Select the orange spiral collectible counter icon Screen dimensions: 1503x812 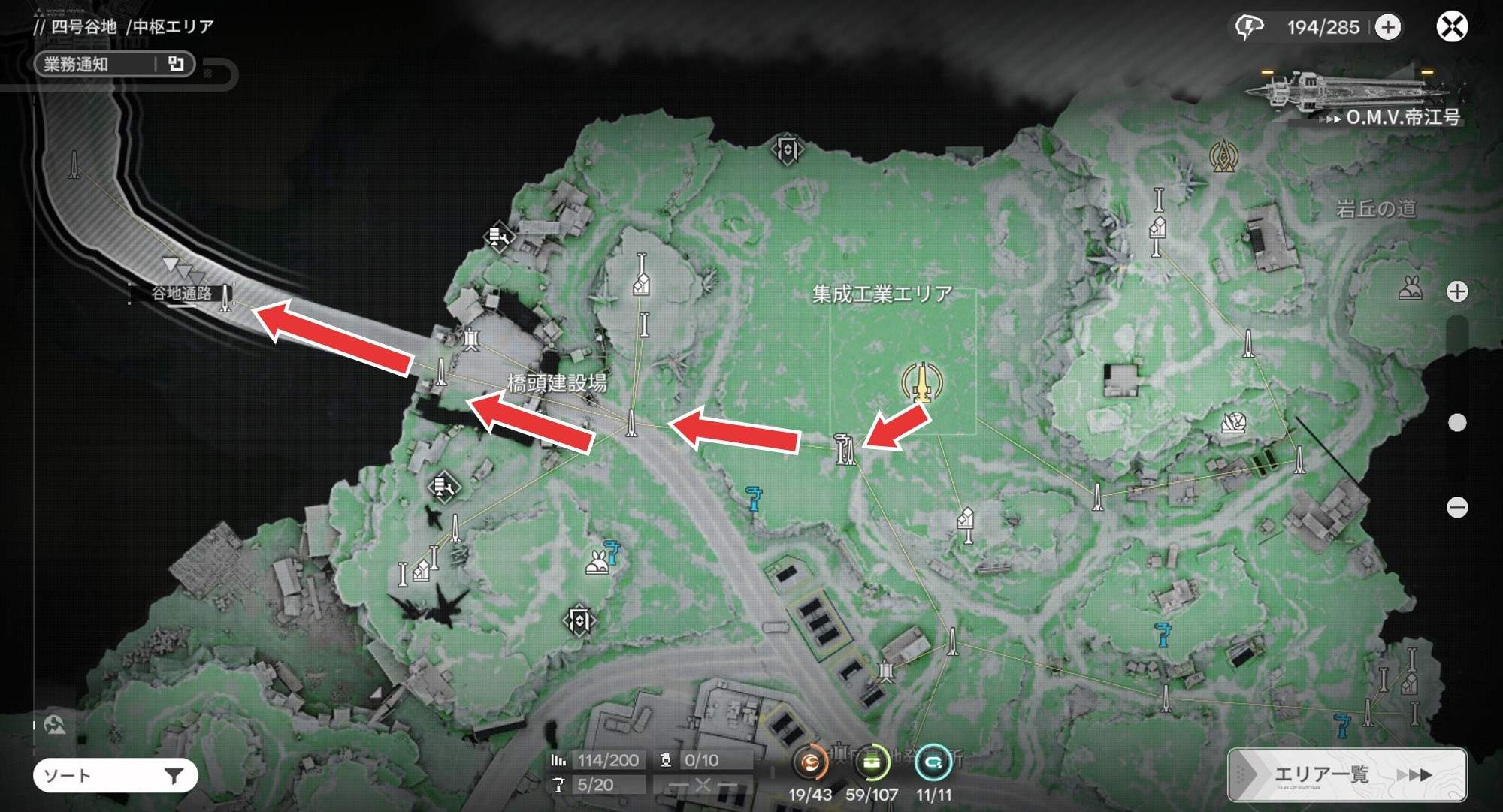coord(810,764)
